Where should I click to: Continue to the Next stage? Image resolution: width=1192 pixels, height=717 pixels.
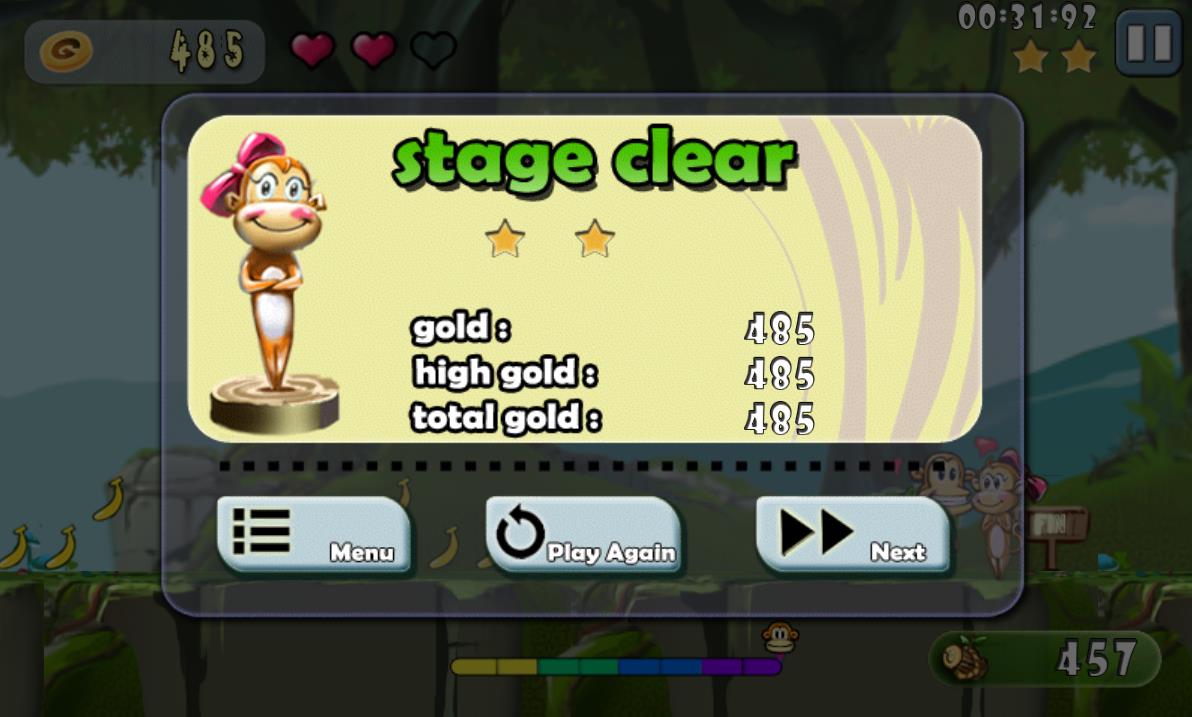click(853, 535)
